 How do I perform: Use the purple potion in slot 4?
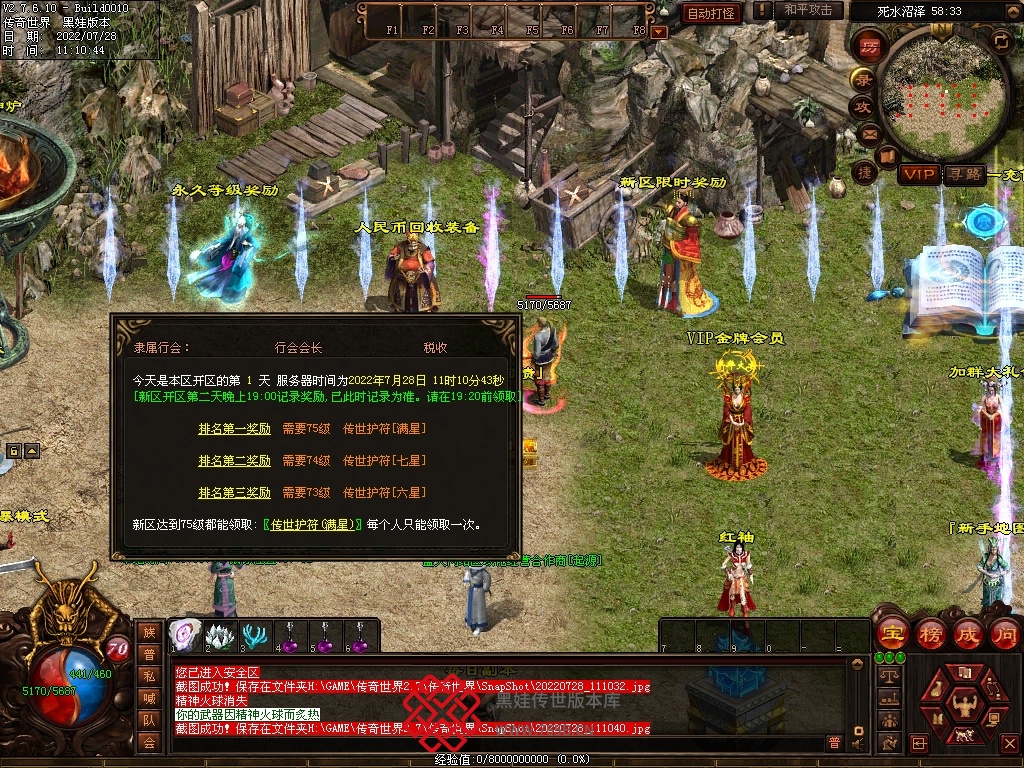click(290, 636)
